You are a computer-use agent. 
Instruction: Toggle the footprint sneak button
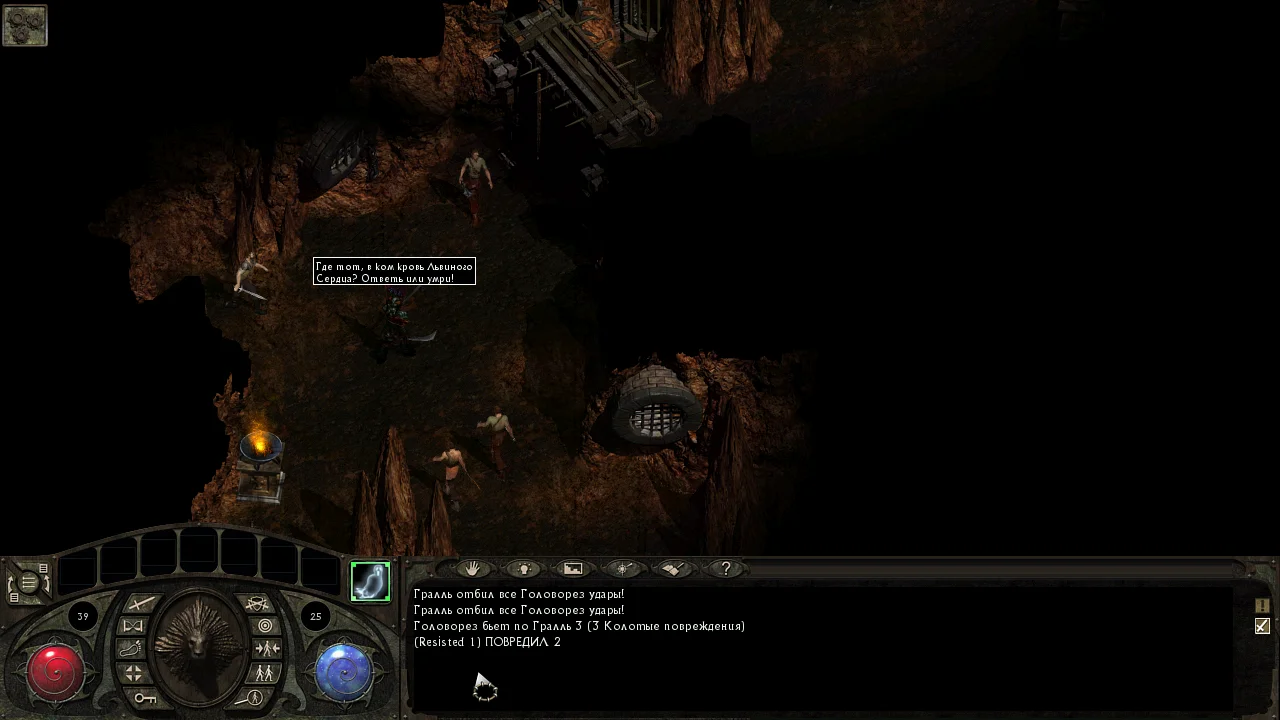click(133, 649)
